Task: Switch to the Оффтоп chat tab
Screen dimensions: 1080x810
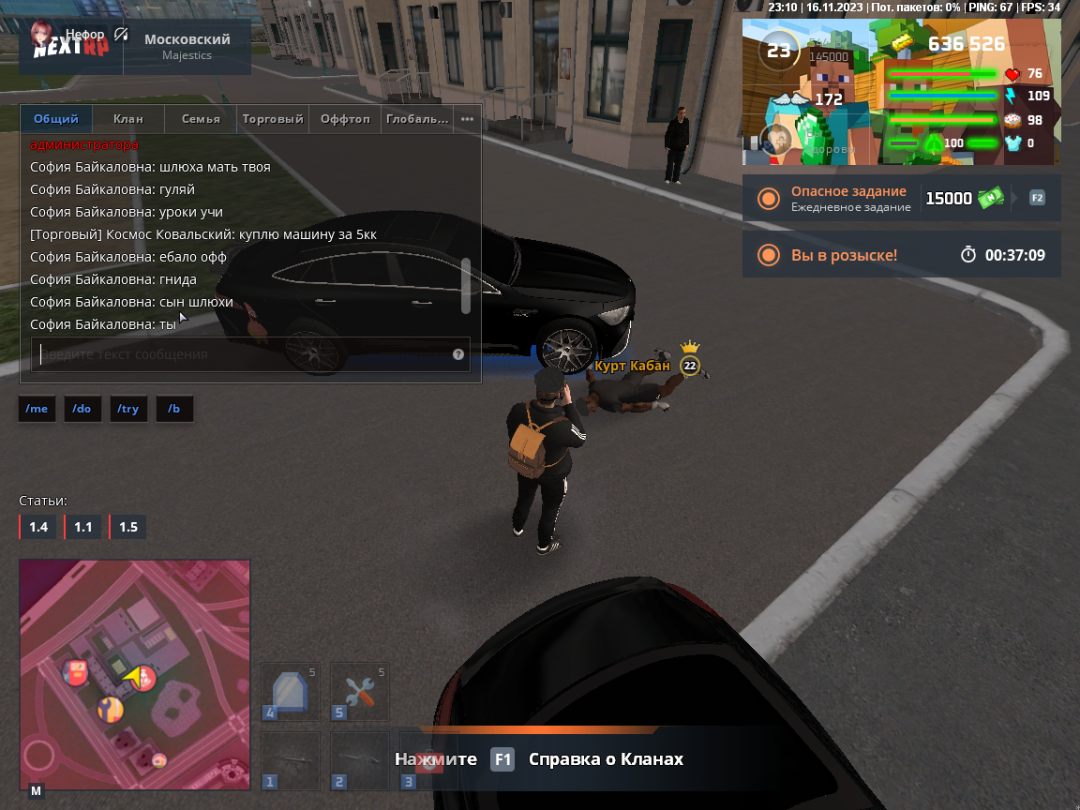Action: click(x=345, y=119)
